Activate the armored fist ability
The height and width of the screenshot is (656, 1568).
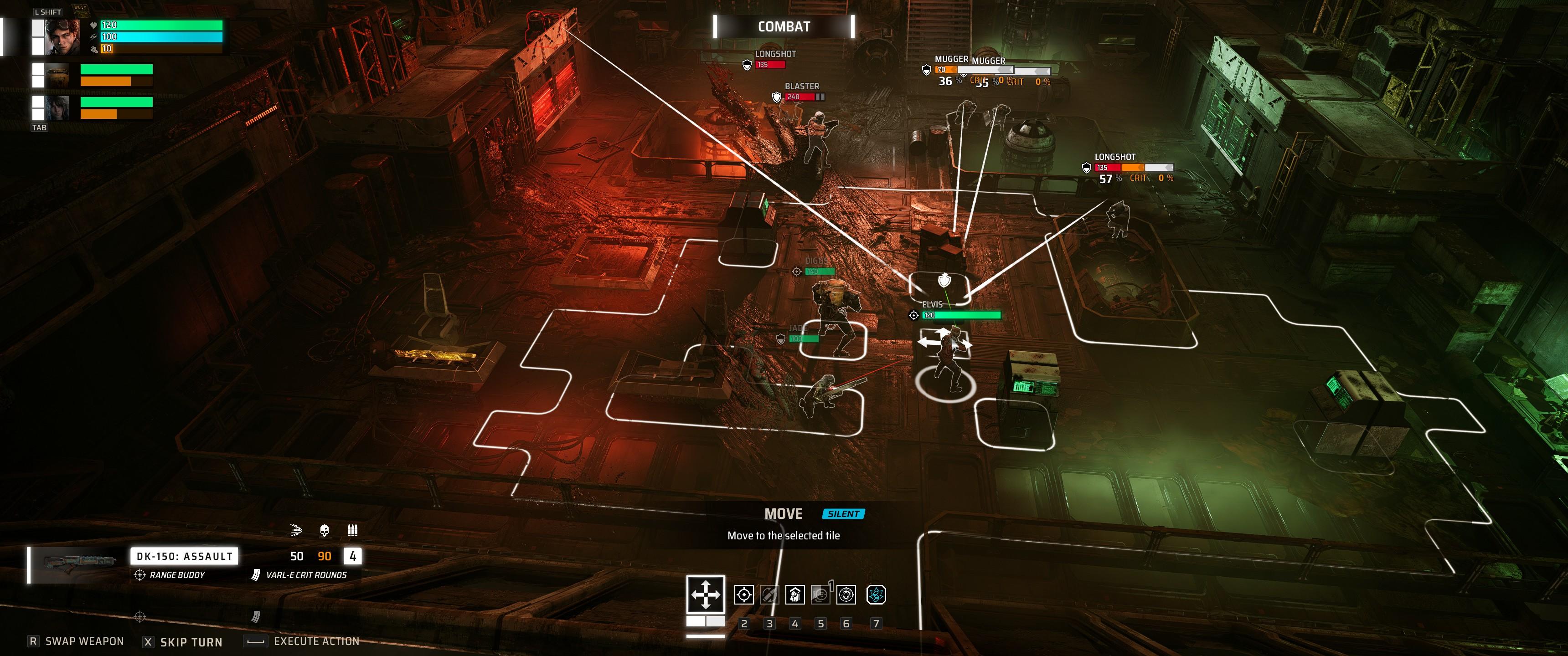point(795,594)
